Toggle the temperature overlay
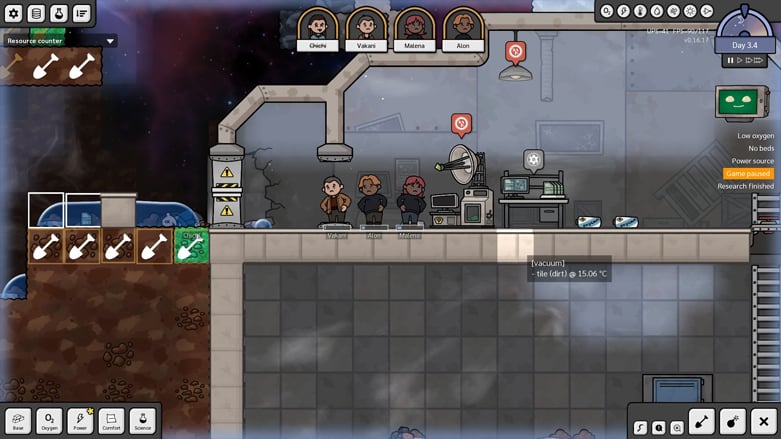Image resolution: width=781 pixels, height=439 pixels. 640,11
